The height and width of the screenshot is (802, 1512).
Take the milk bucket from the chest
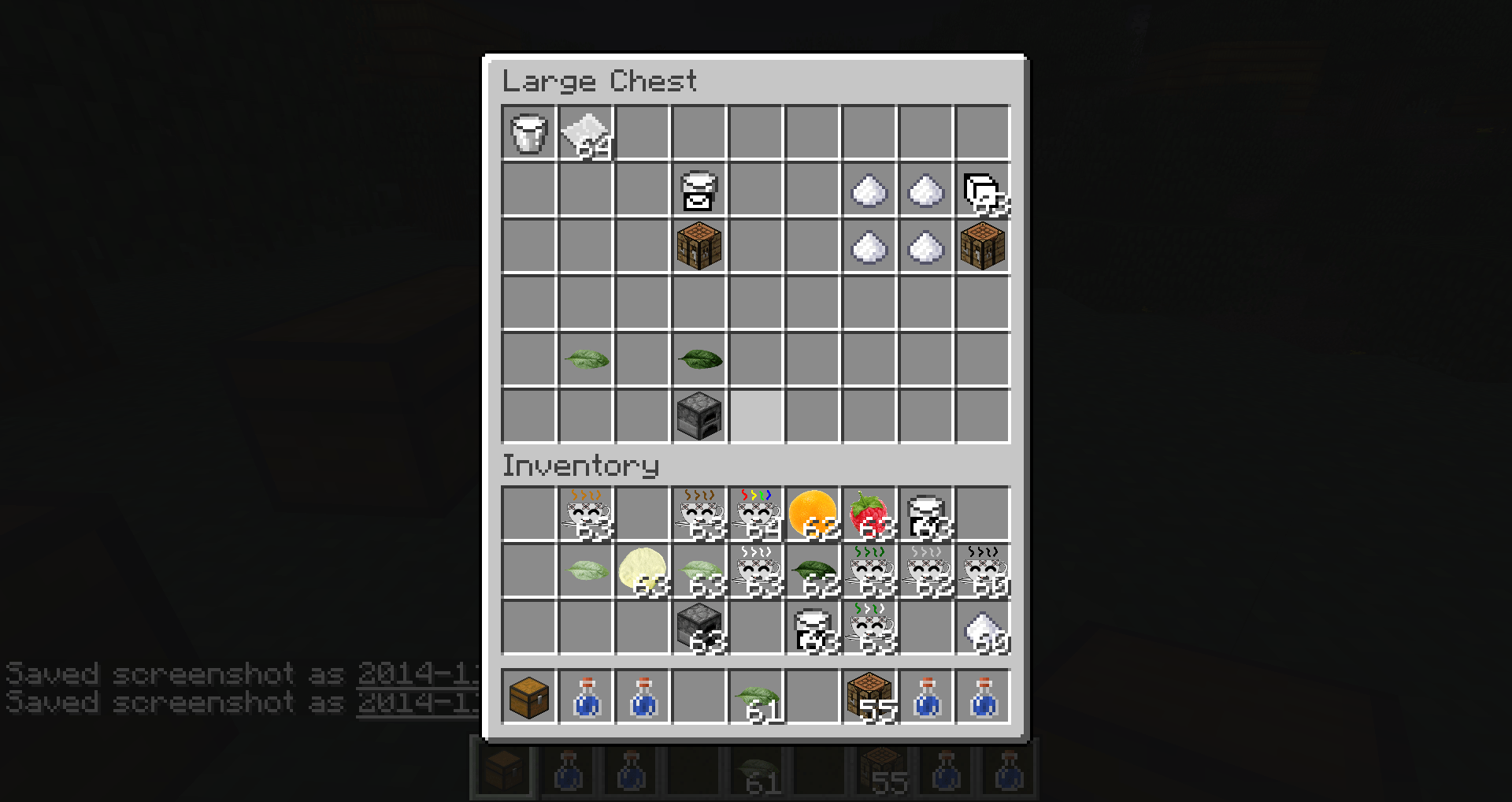click(x=699, y=190)
